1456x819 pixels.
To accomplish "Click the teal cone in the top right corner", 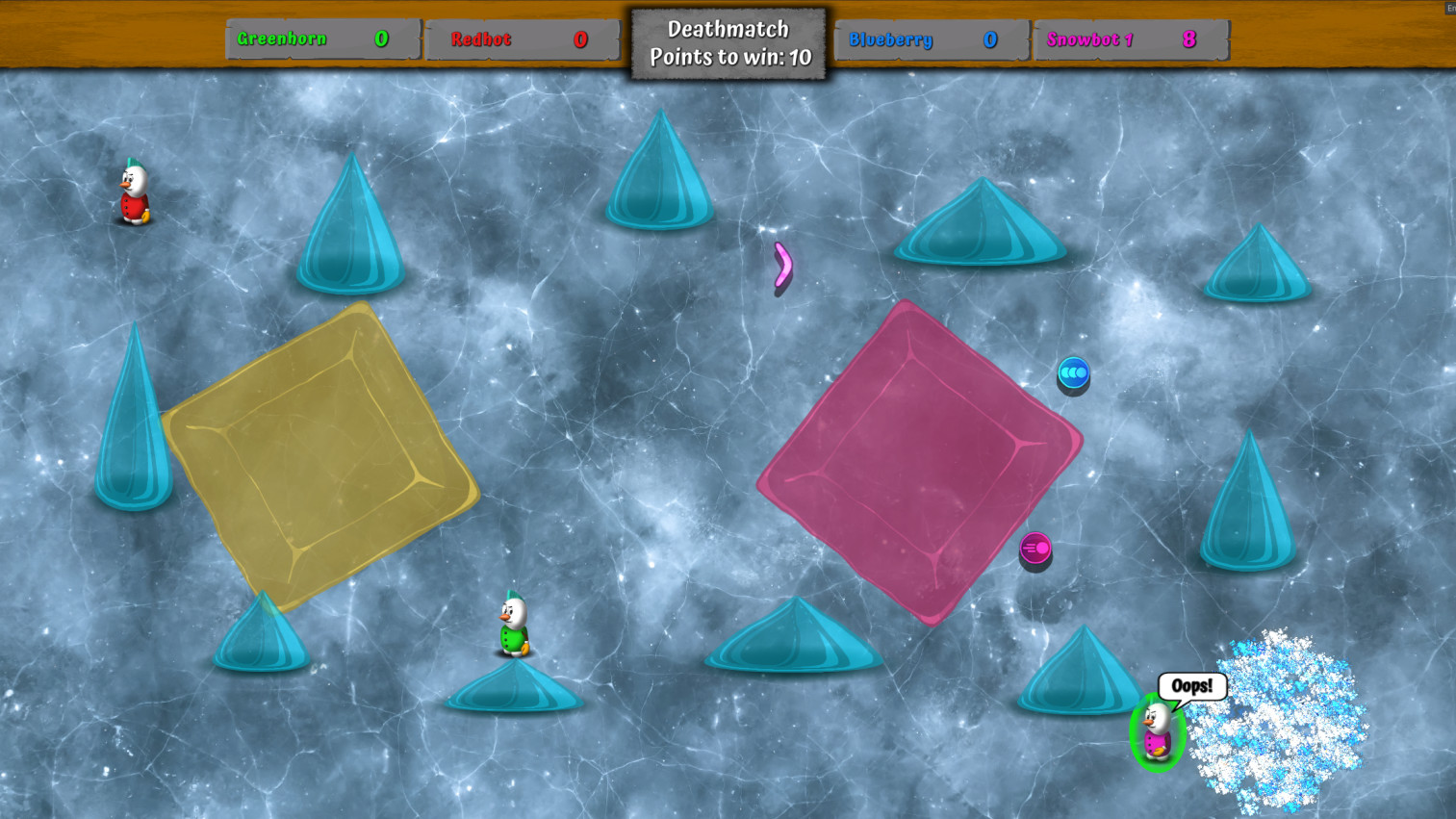I will [1258, 265].
